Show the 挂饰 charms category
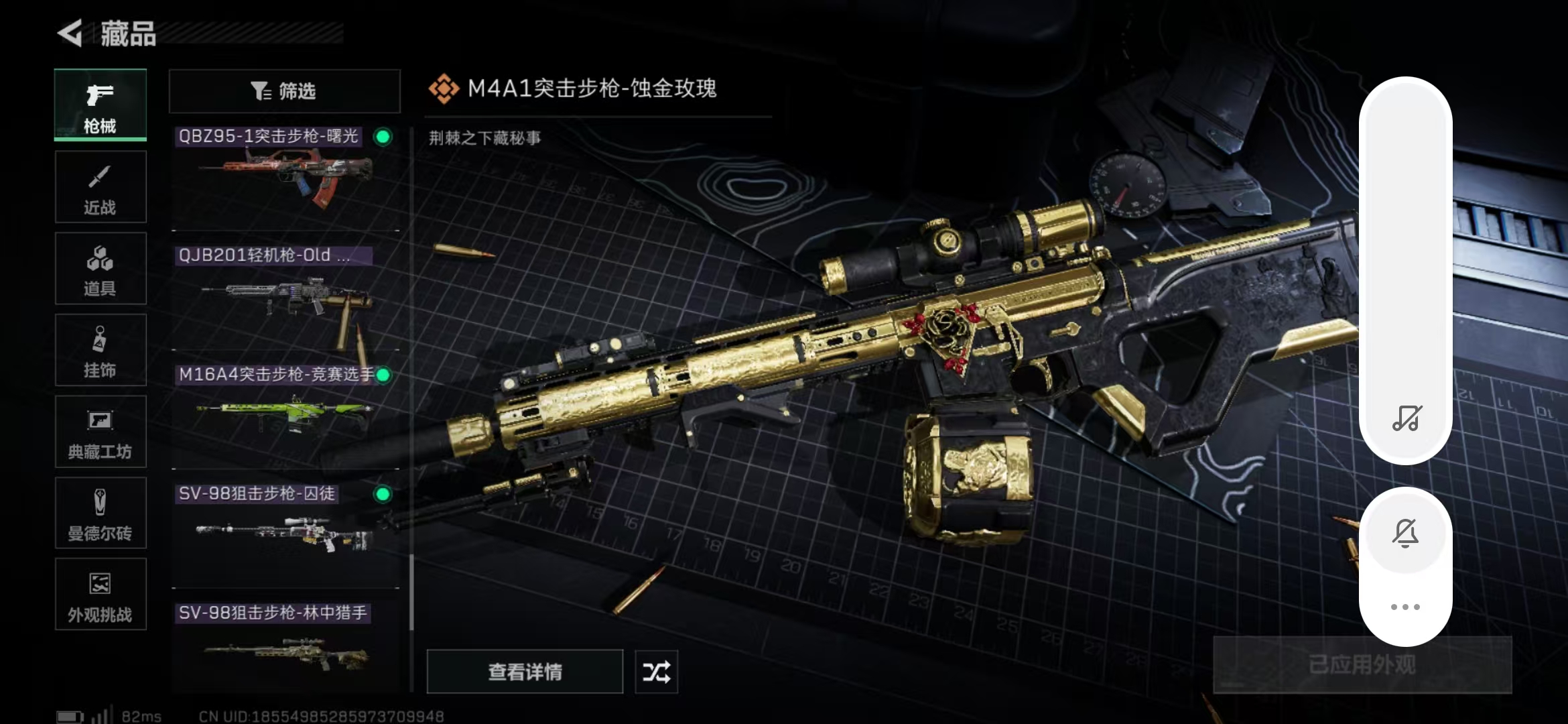Viewport: 1568px width, 724px height. (101, 350)
